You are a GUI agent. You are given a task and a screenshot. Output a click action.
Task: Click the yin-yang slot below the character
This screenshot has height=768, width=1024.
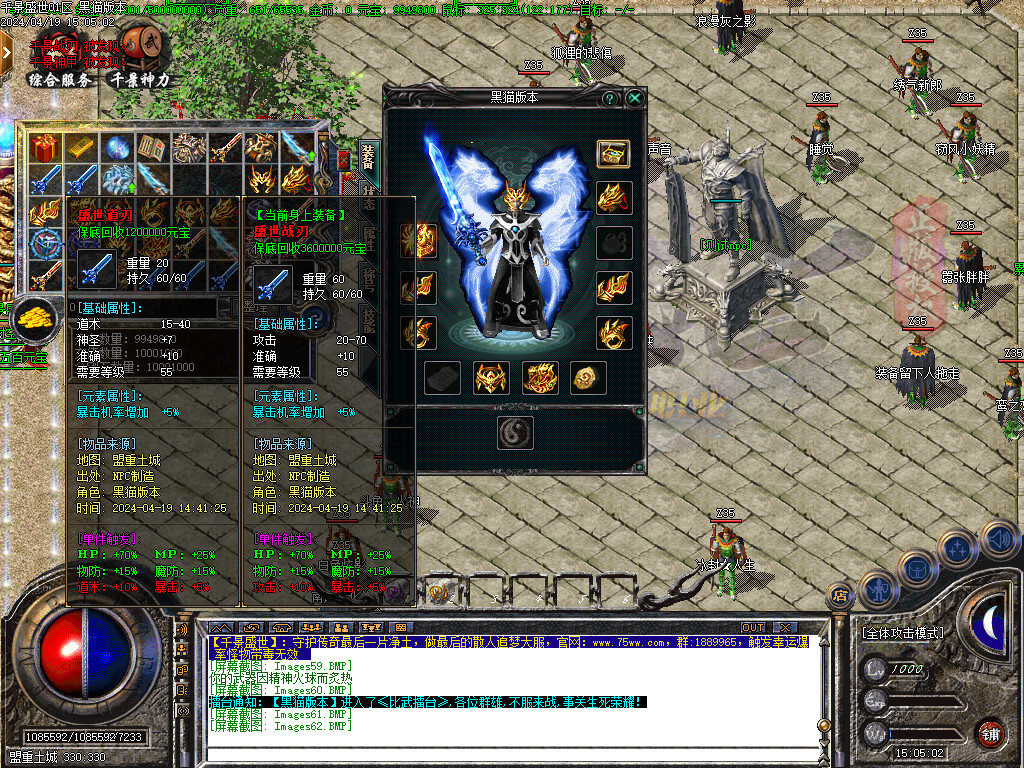pos(515,432)
